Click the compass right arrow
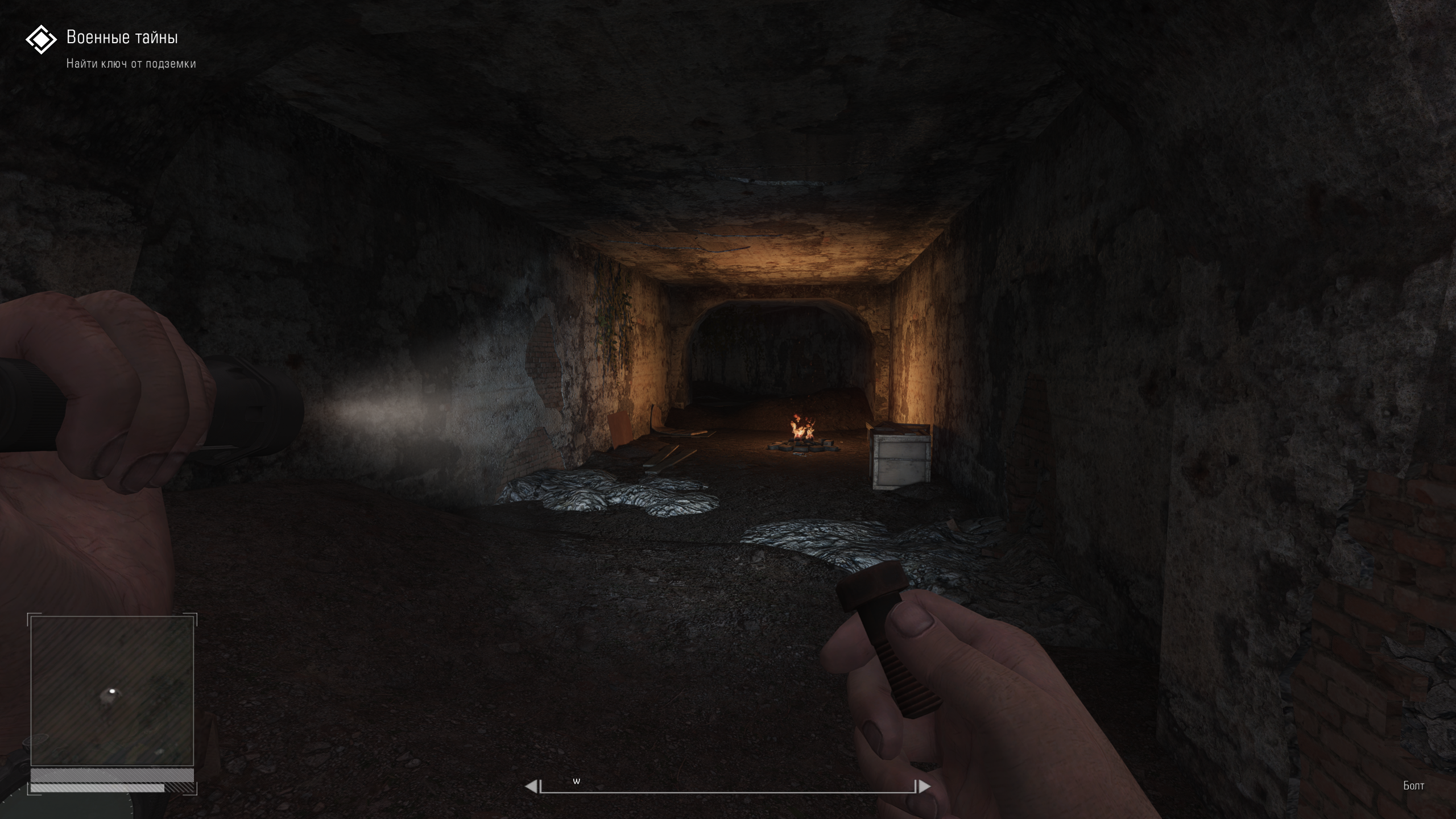The height and width of the screenshot is (819, 1456). (x=924, y=787)
